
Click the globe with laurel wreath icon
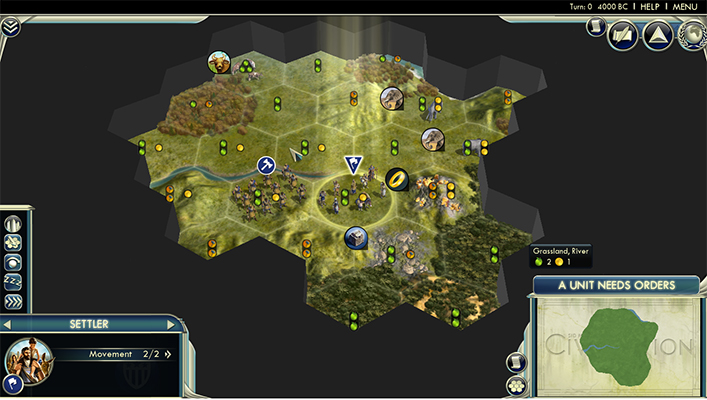692,36
